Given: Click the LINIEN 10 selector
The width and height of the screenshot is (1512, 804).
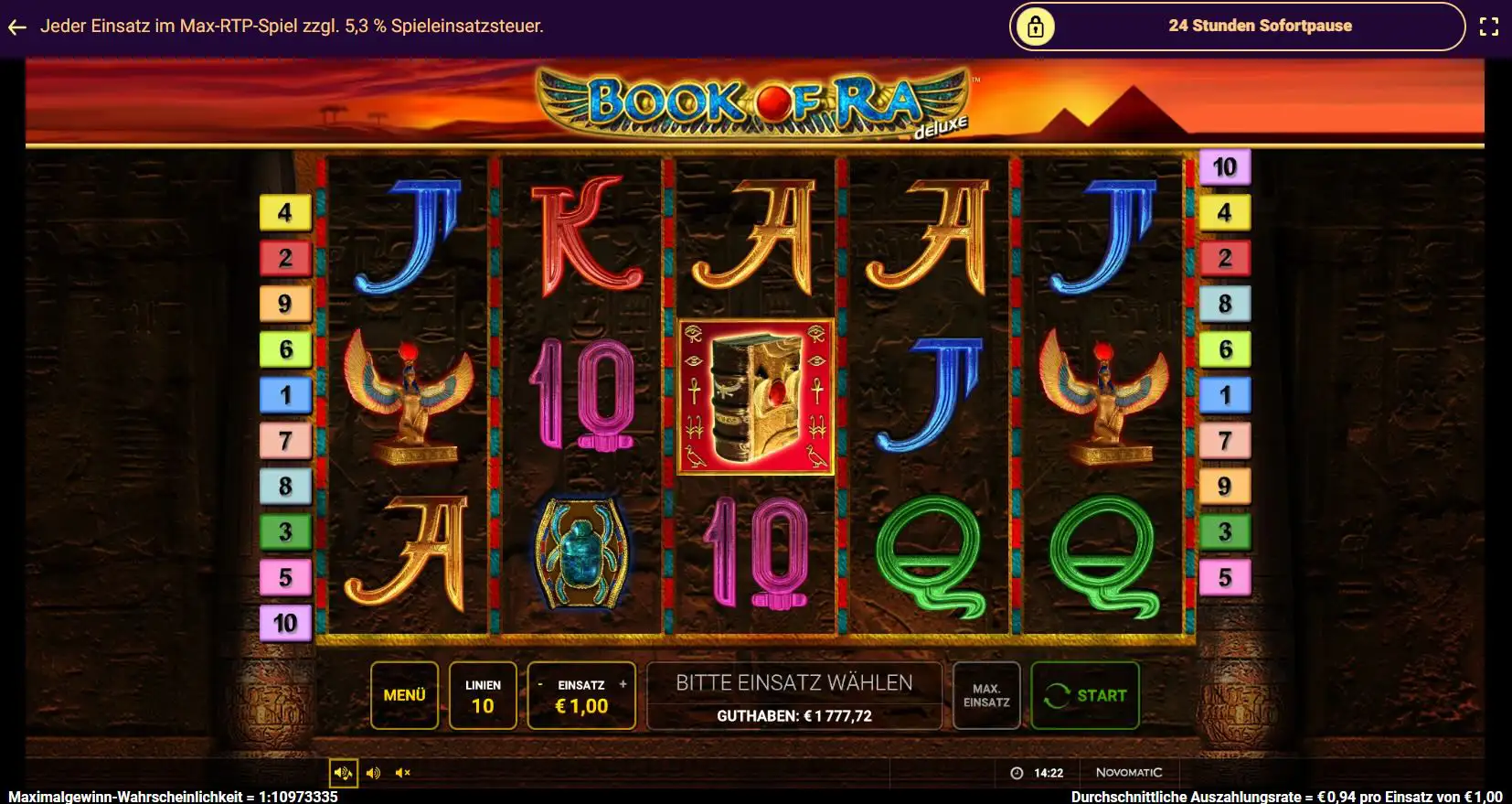Looking at the screenshot, I should coord(484,695).
